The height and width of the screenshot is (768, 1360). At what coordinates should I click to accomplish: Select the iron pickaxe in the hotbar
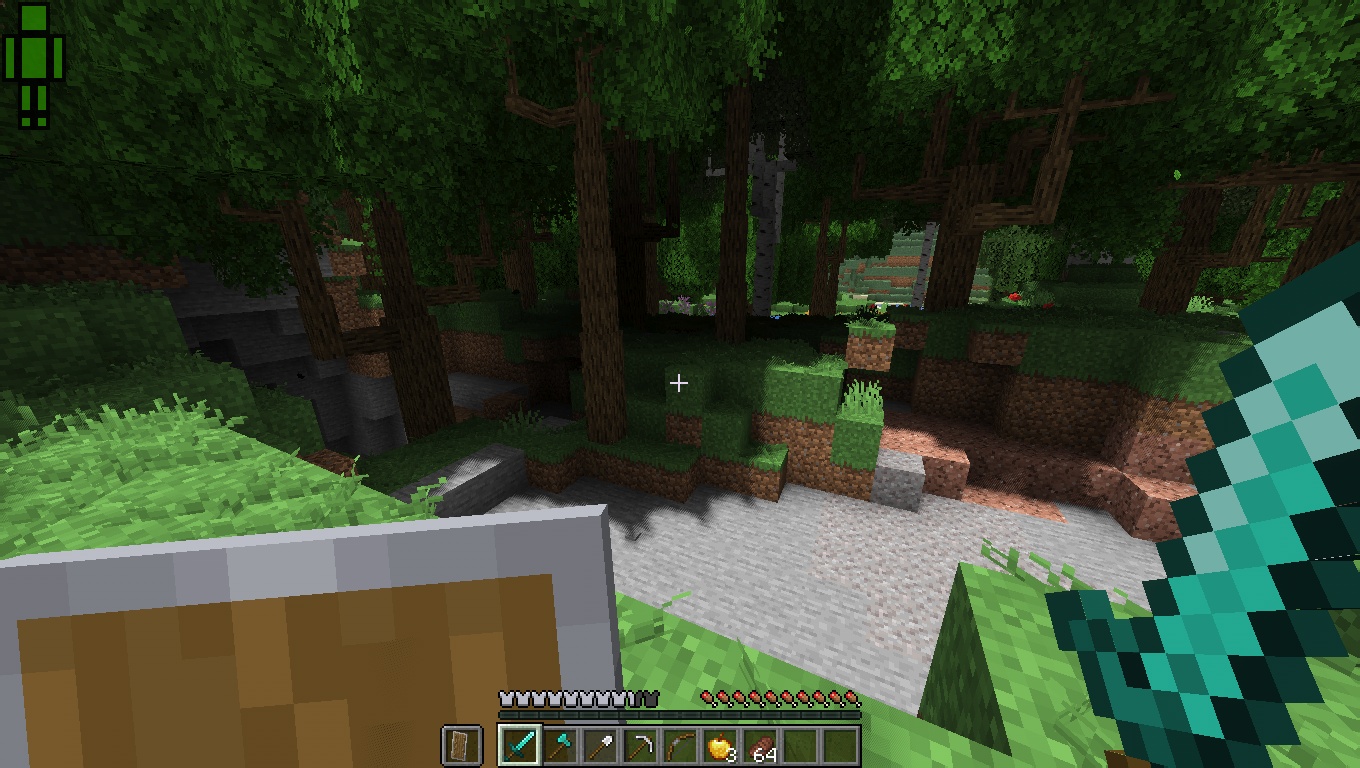click(x=641, y=747)
